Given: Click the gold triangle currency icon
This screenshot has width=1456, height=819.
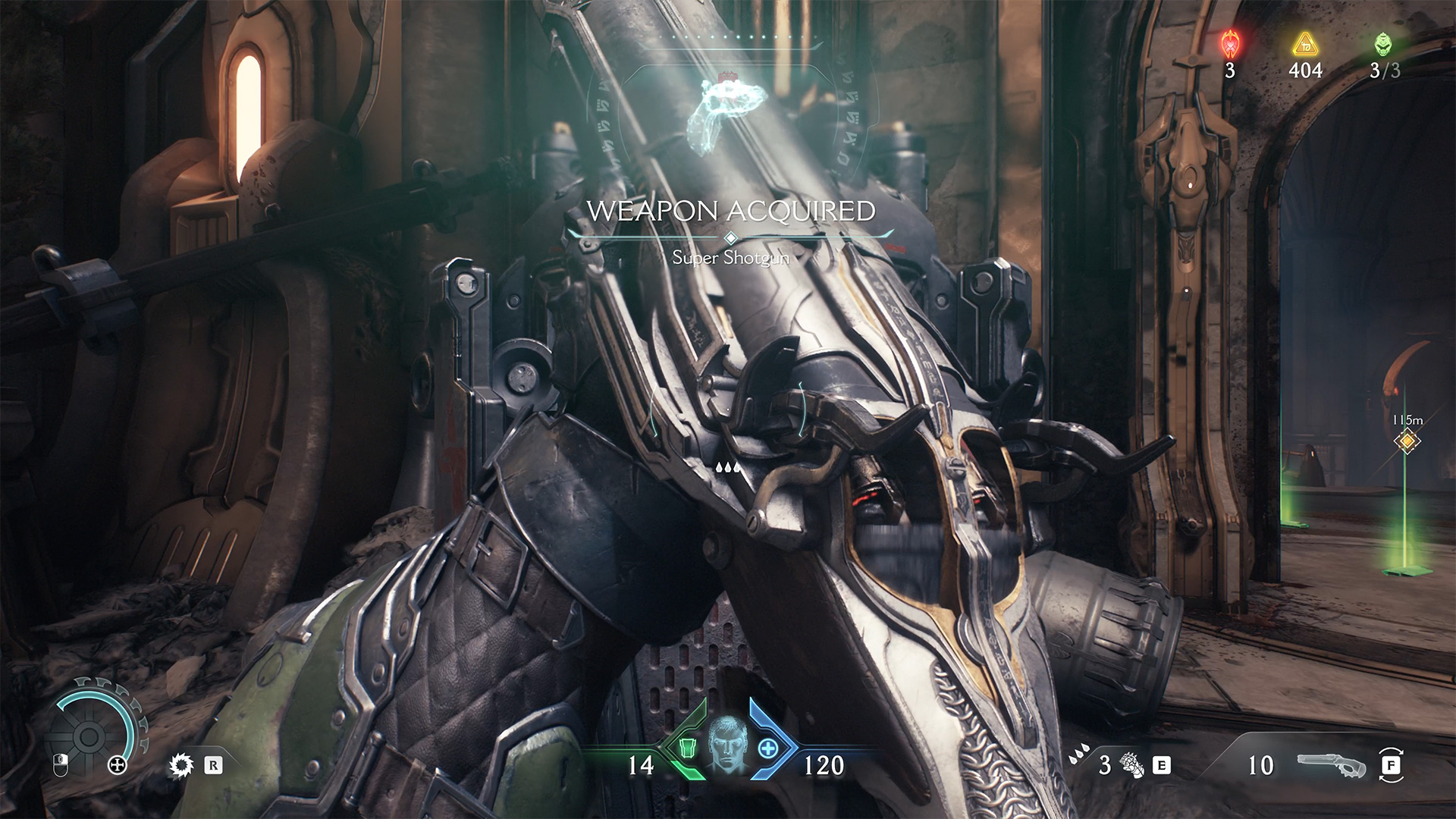Looking at the screenshot, I should click(x=1305, y=45).
